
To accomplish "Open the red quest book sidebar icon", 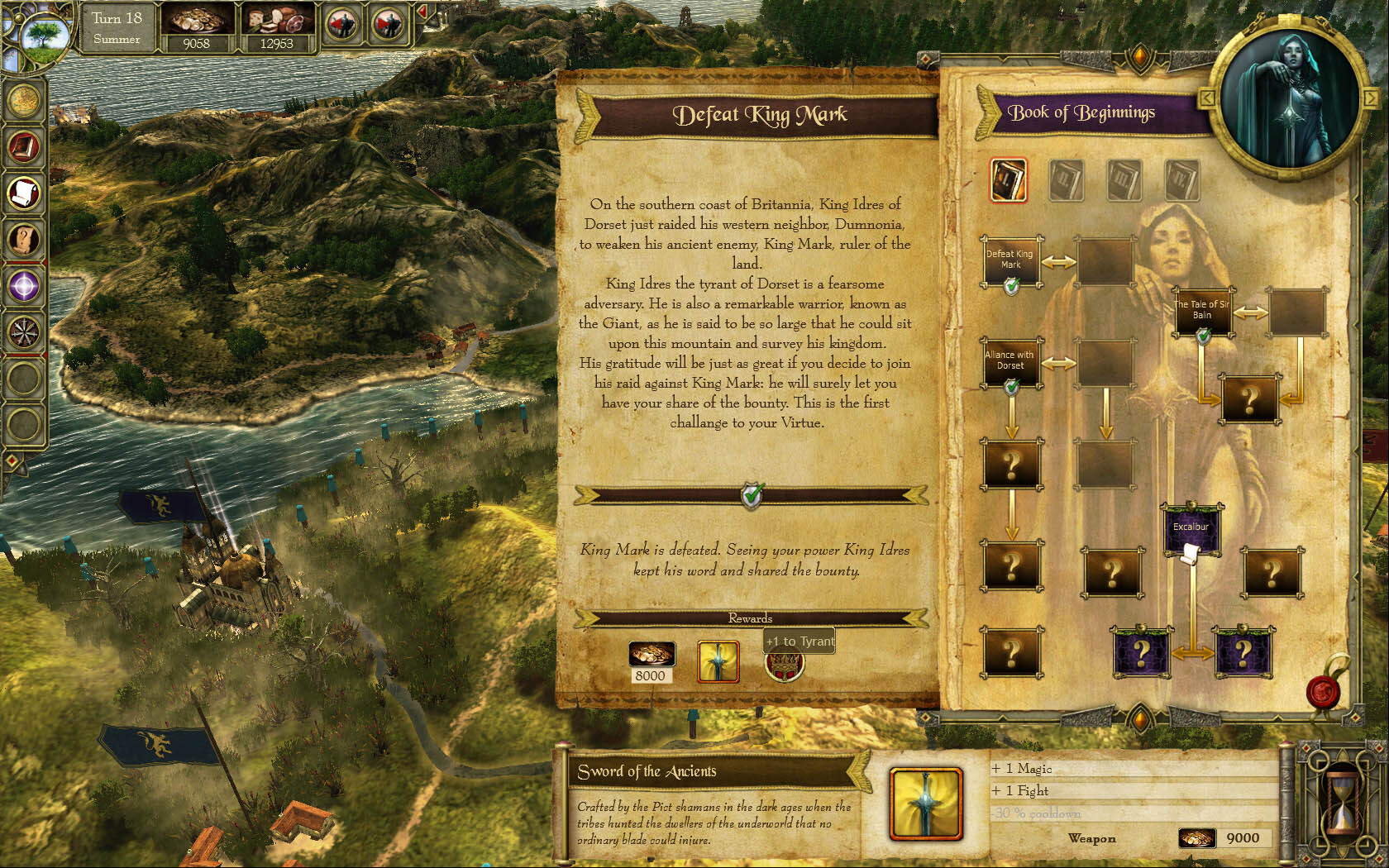I will point(25,149).
